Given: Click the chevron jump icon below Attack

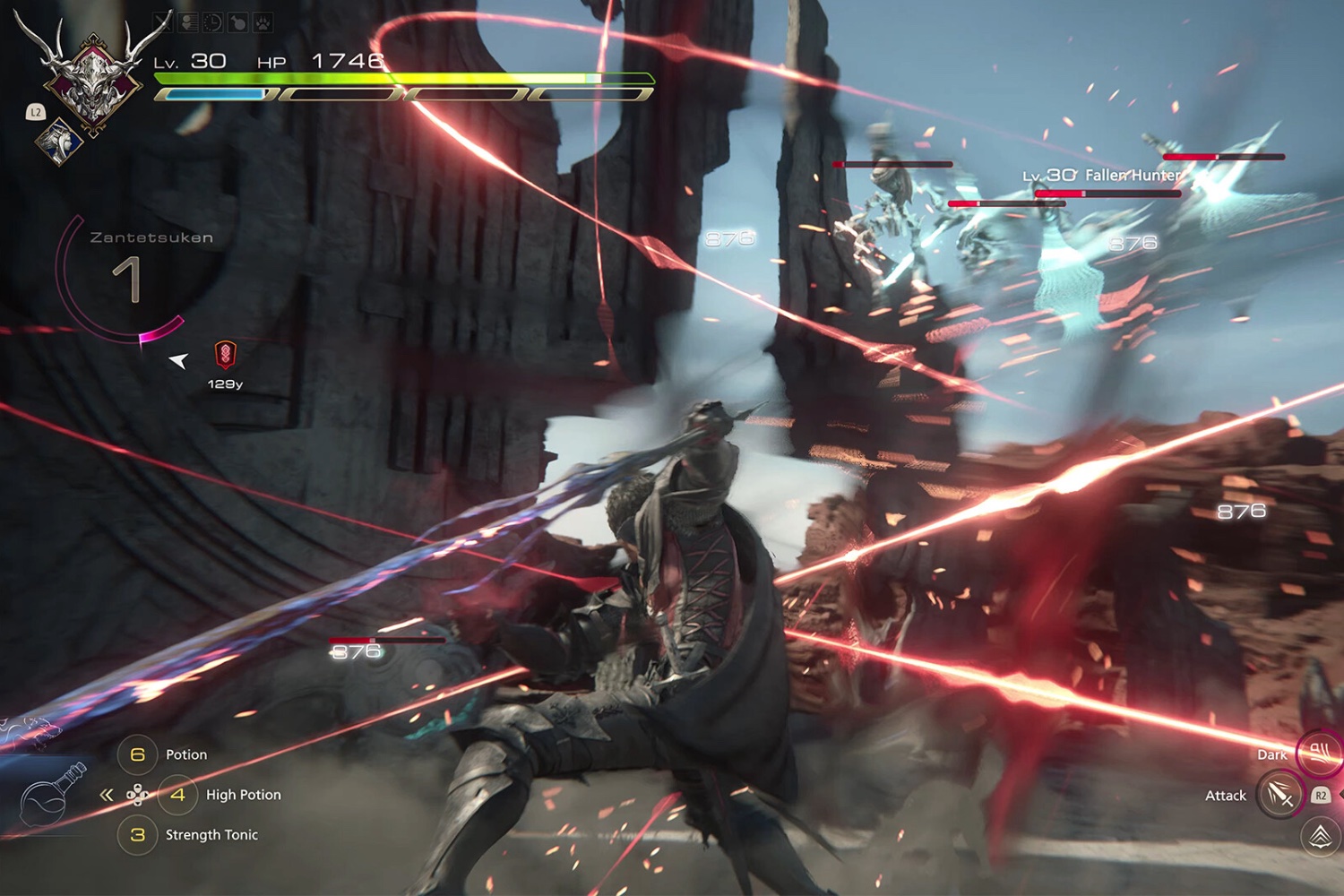Looking at the screenshot, I should (x=1320, y=837).
